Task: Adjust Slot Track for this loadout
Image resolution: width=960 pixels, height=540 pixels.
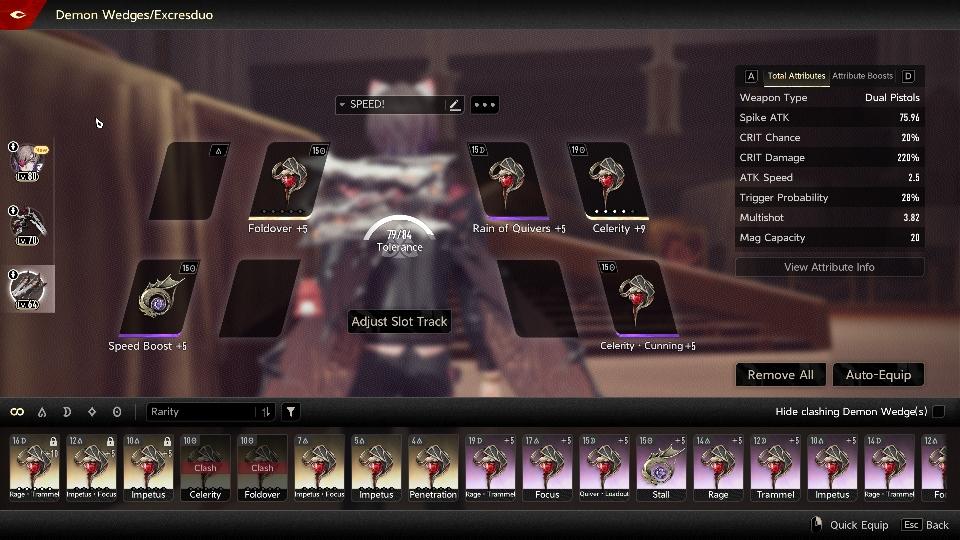Action: point(399,322)
